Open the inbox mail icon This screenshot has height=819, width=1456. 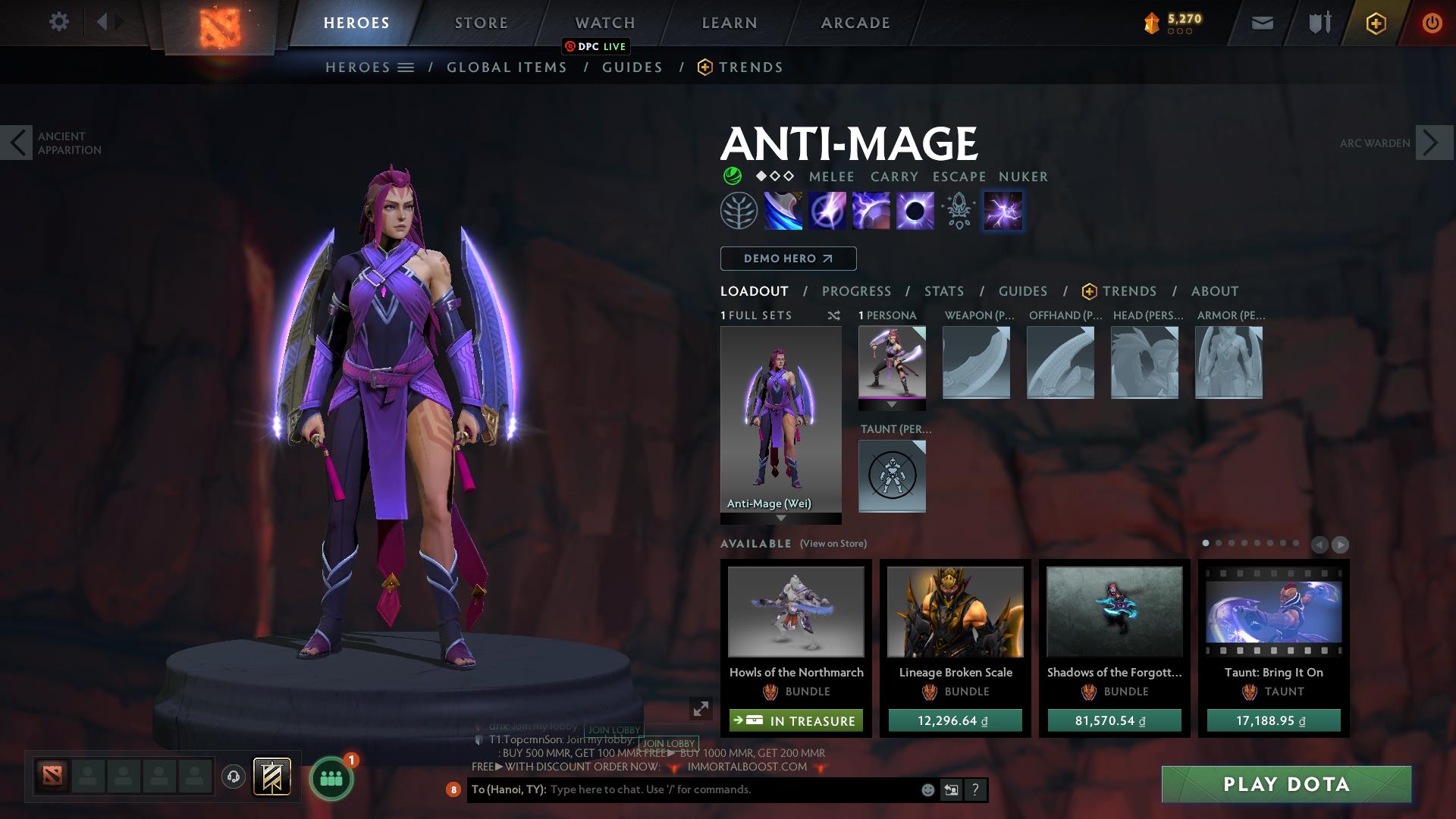(x=1262, y=23)
